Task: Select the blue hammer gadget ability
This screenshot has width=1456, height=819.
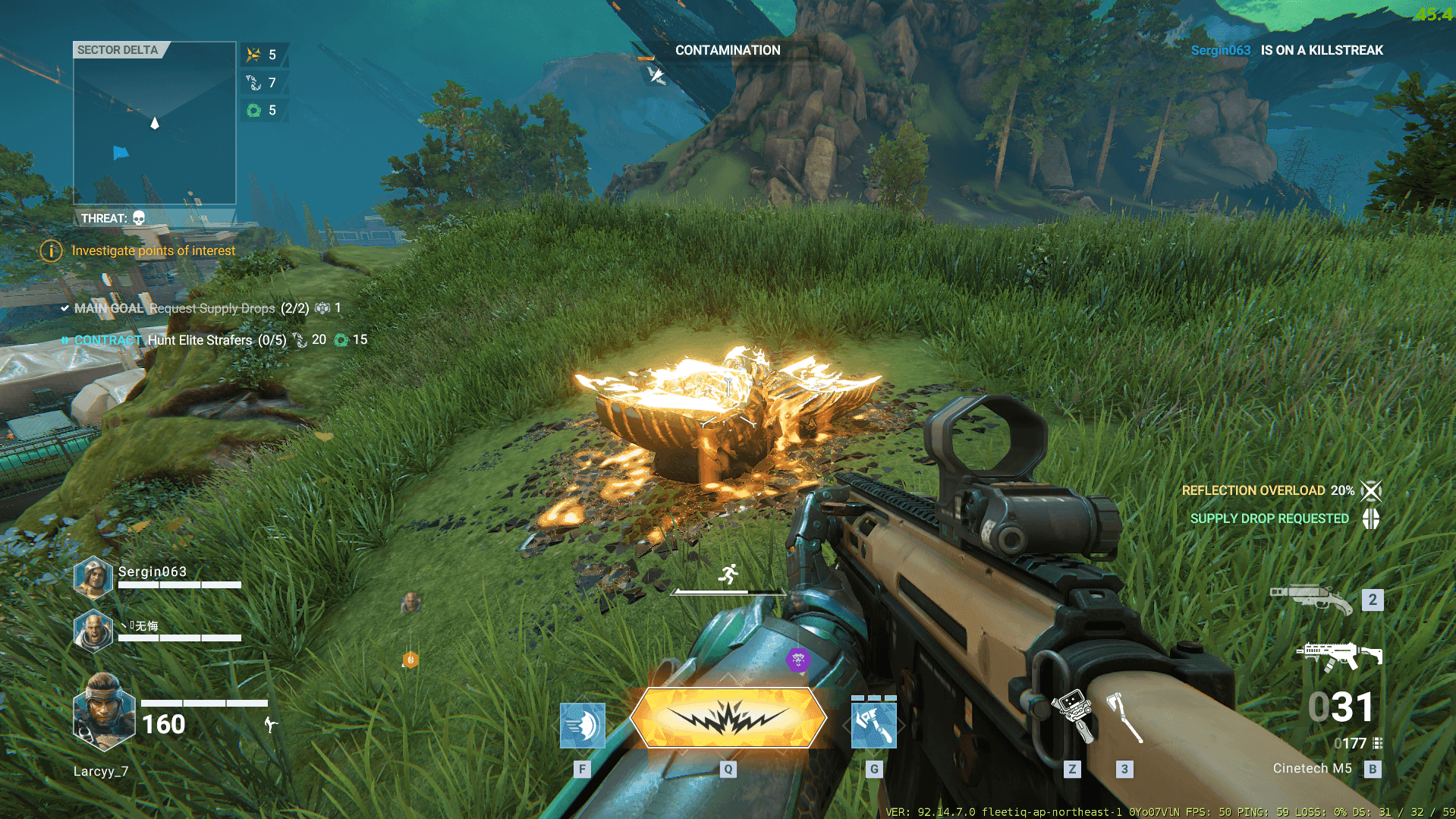Action: tap(873, 725)
